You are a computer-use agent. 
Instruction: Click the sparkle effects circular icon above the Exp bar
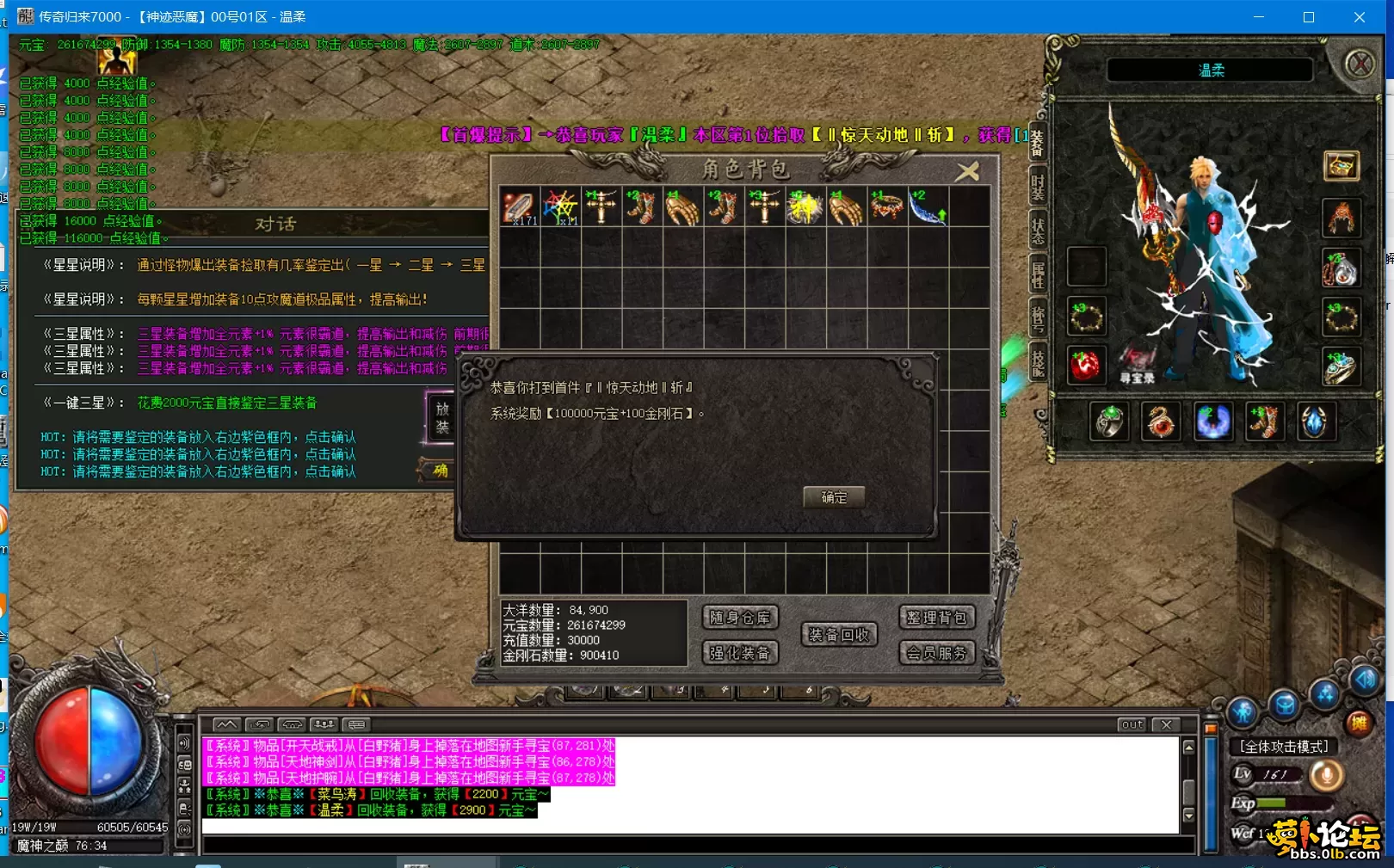1324,695
